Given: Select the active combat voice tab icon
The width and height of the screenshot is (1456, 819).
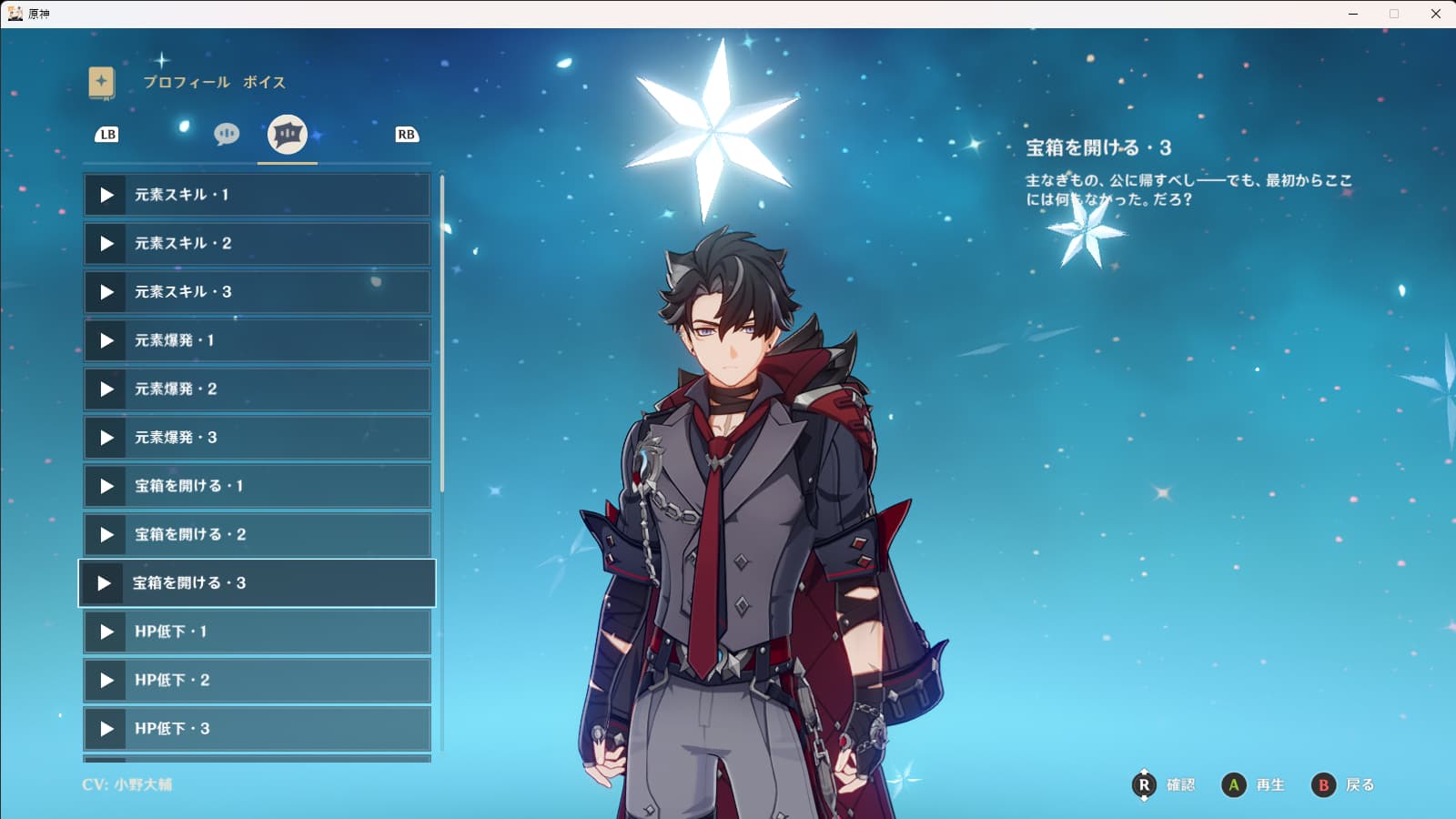Looking at the screenshot, I should 288,135.
